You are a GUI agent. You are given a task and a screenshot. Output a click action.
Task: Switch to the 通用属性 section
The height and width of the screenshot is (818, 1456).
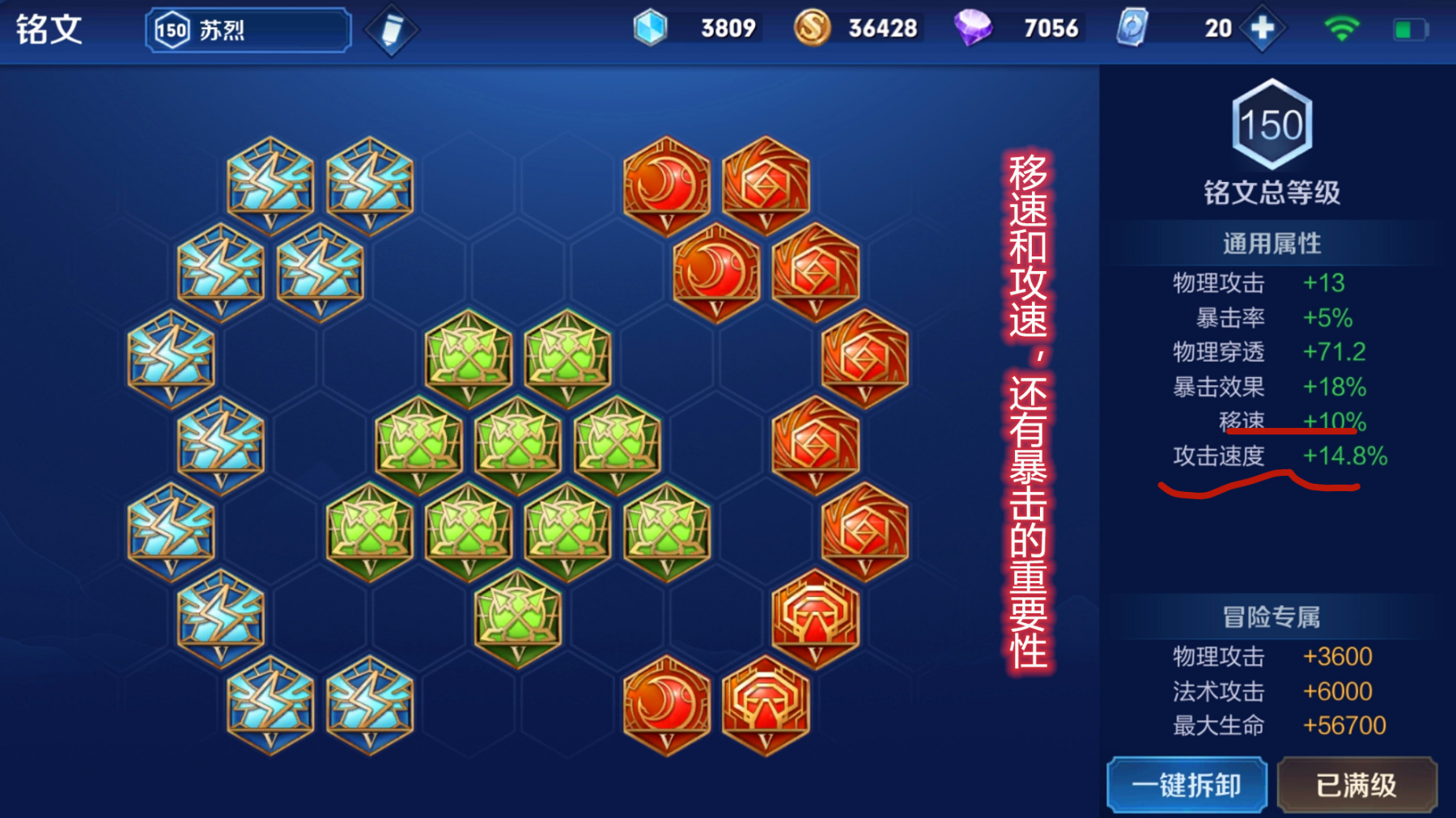click(1271, 240)
